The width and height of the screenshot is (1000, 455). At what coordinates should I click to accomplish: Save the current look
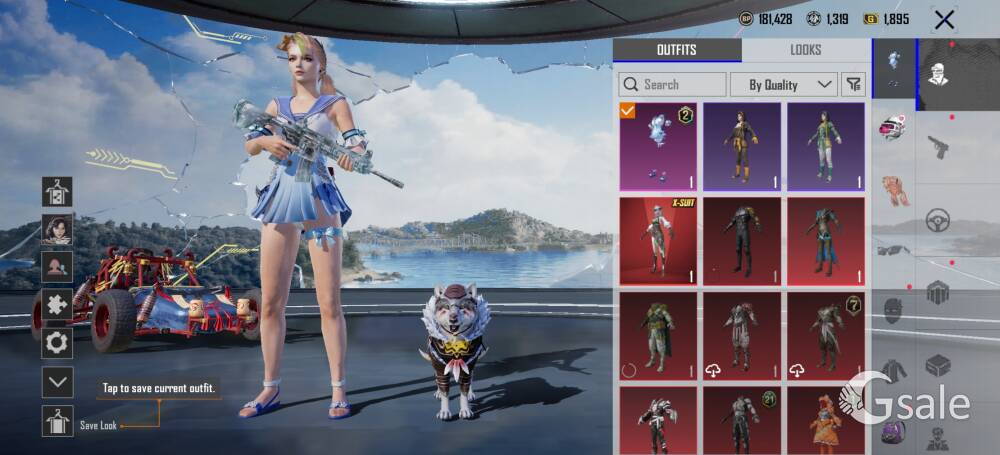(57, 421)
